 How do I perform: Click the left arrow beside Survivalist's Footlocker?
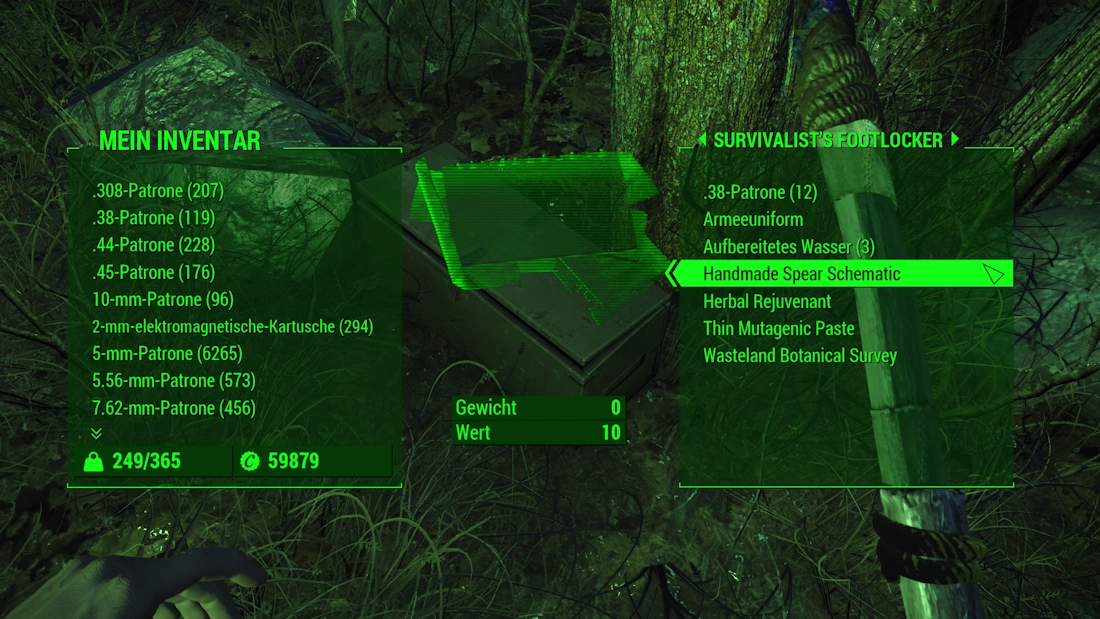click(x=702, y=139)
